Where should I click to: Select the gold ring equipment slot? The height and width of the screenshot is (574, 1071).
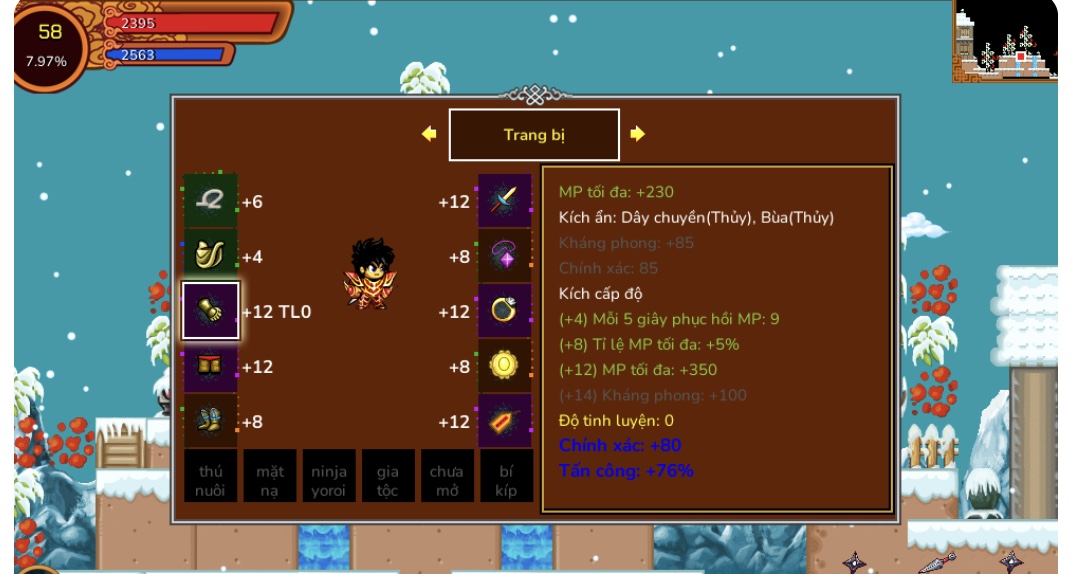pyautogui.click(x=505, y=311)
